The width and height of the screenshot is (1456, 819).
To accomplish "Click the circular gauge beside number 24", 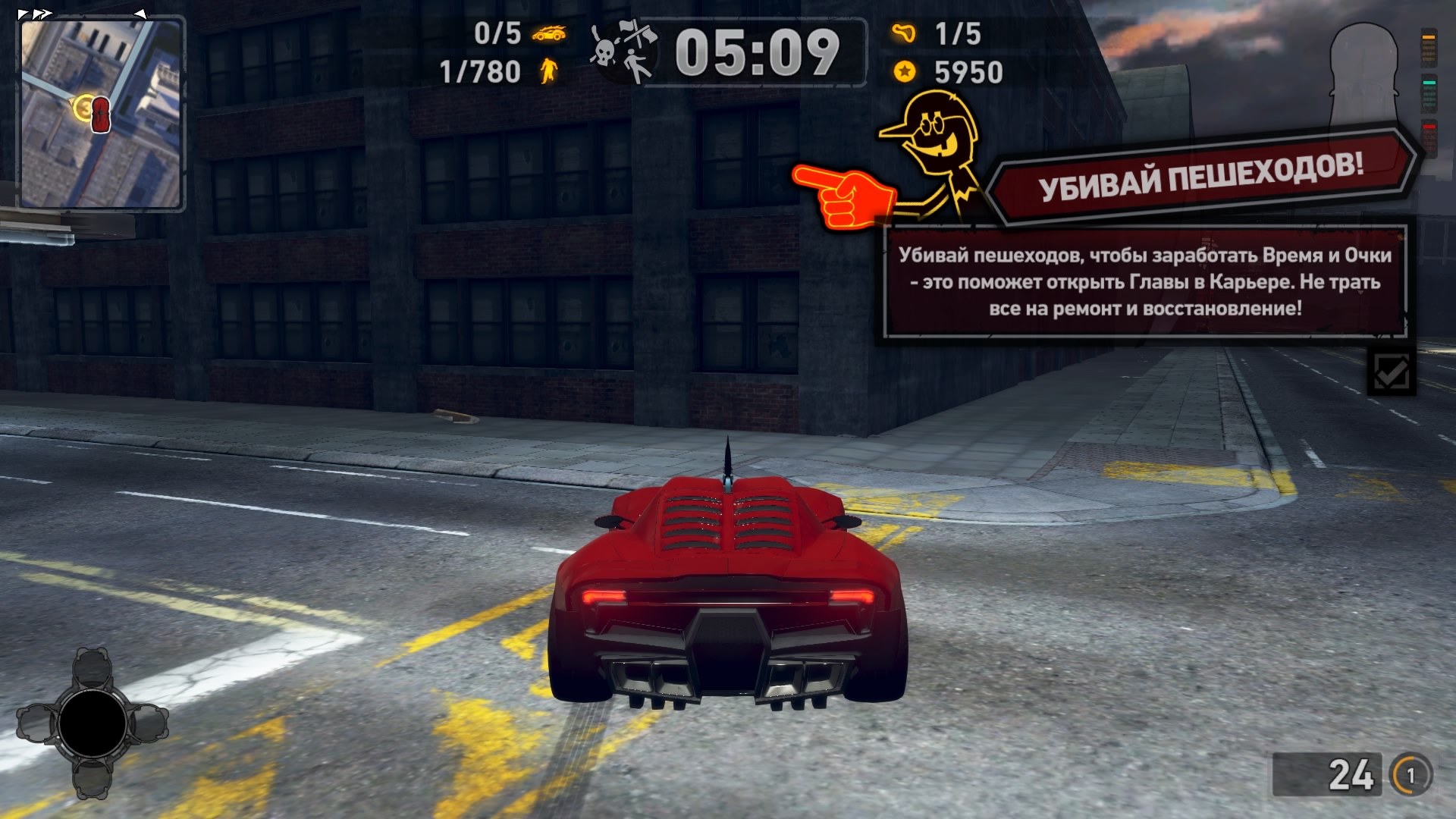I will click(1410, 775).
